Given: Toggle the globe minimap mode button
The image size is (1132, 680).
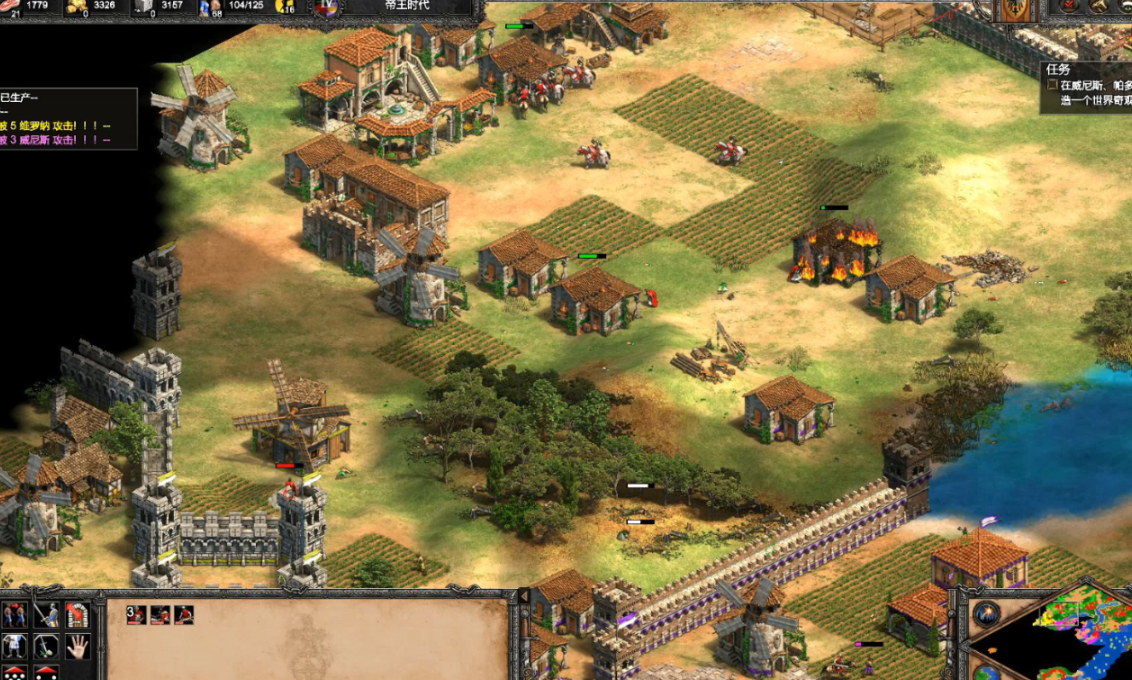Looking at the screenshot, I should pyautogui.click(x=986, y=671).
